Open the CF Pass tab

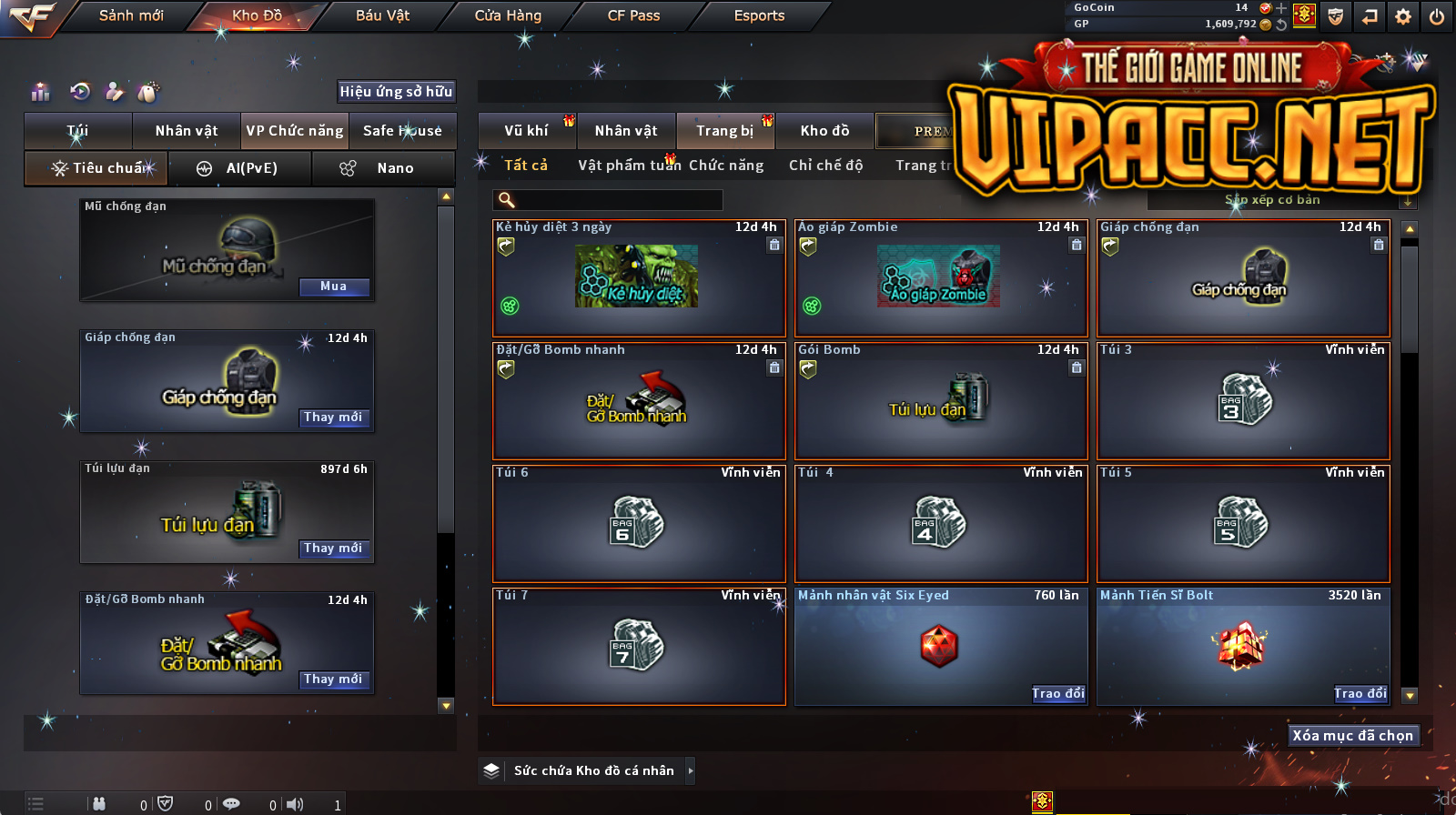point(633,15)
